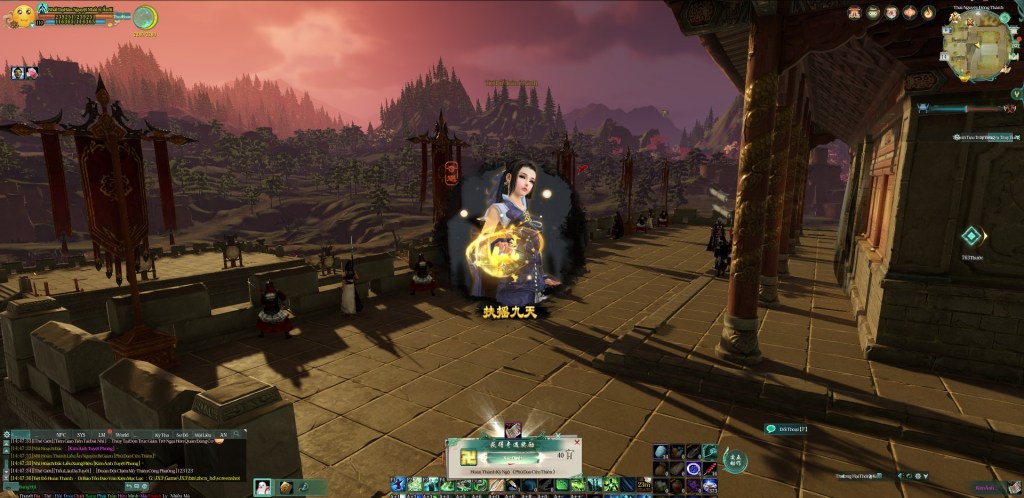Click the golden swastika item in popup
This screenshot has height=498, width=1024.
[x=467, y=456]
